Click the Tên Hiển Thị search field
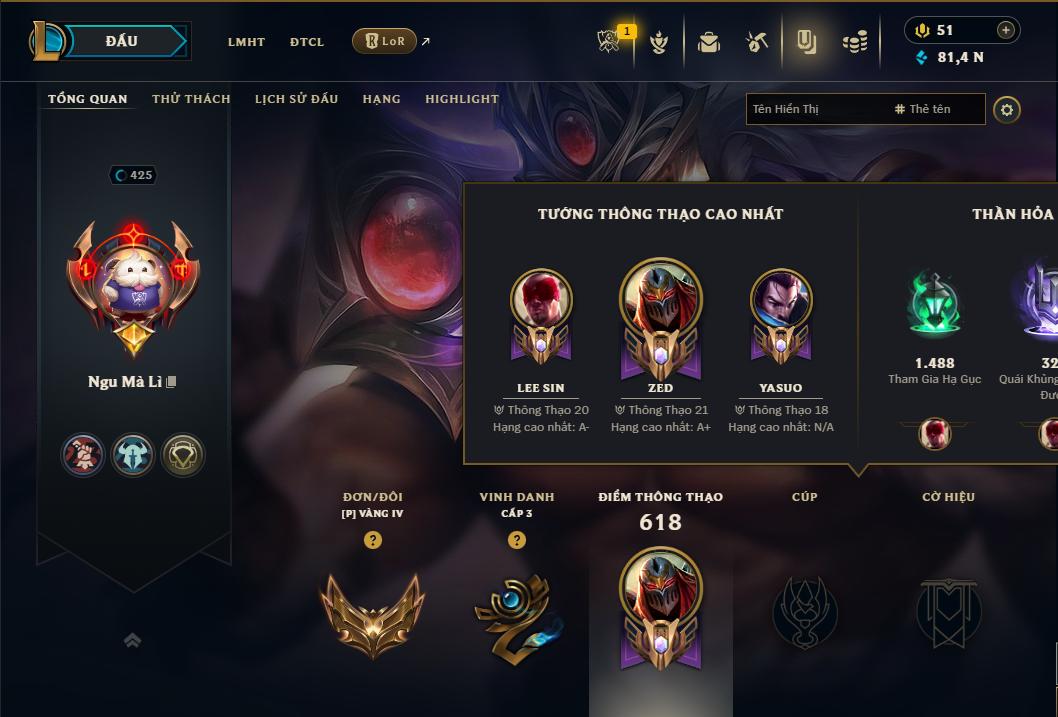This screenshot has width=1058, height=717. [x=815, y=109]
